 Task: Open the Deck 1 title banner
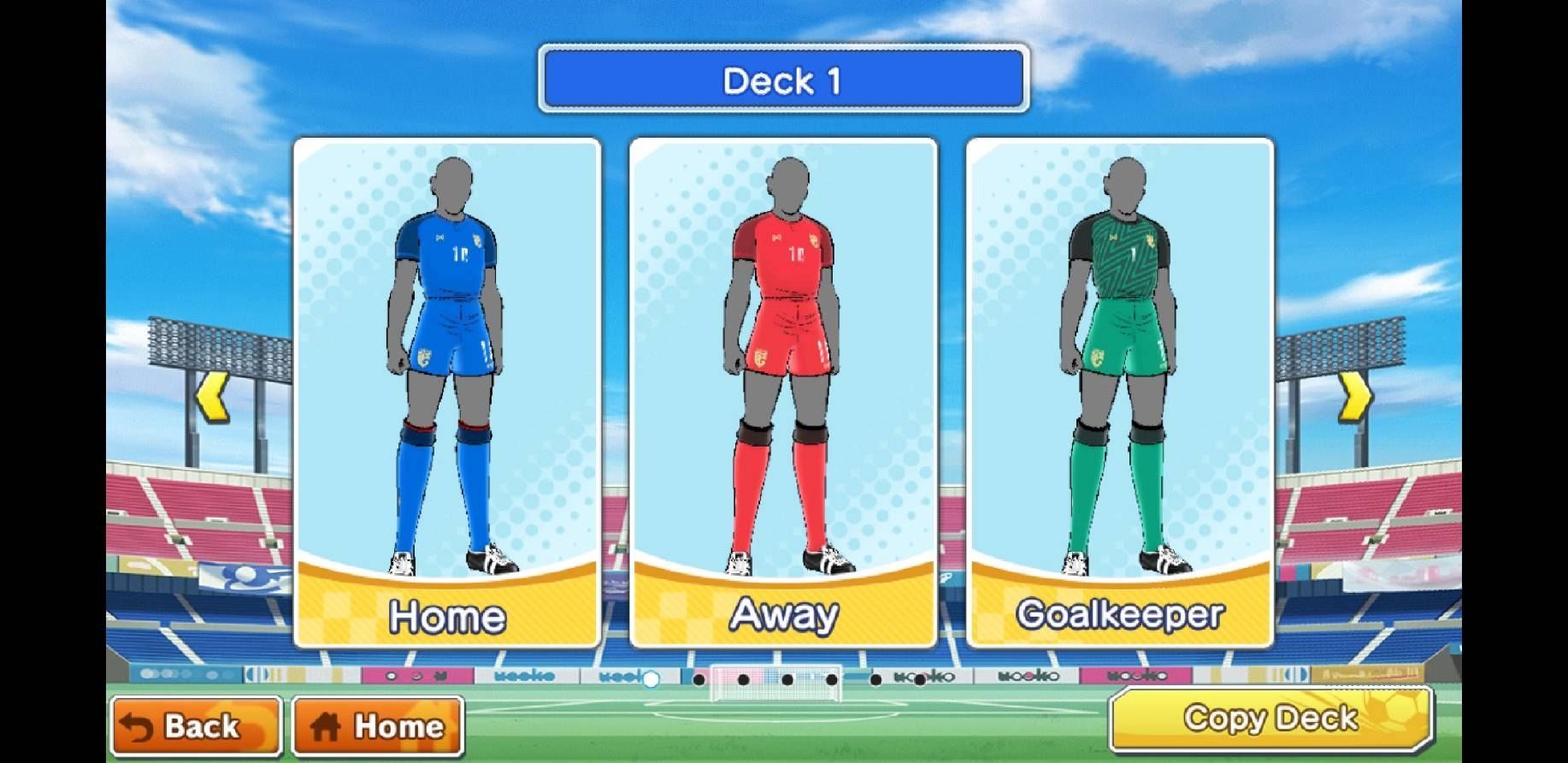click(782, 80)
